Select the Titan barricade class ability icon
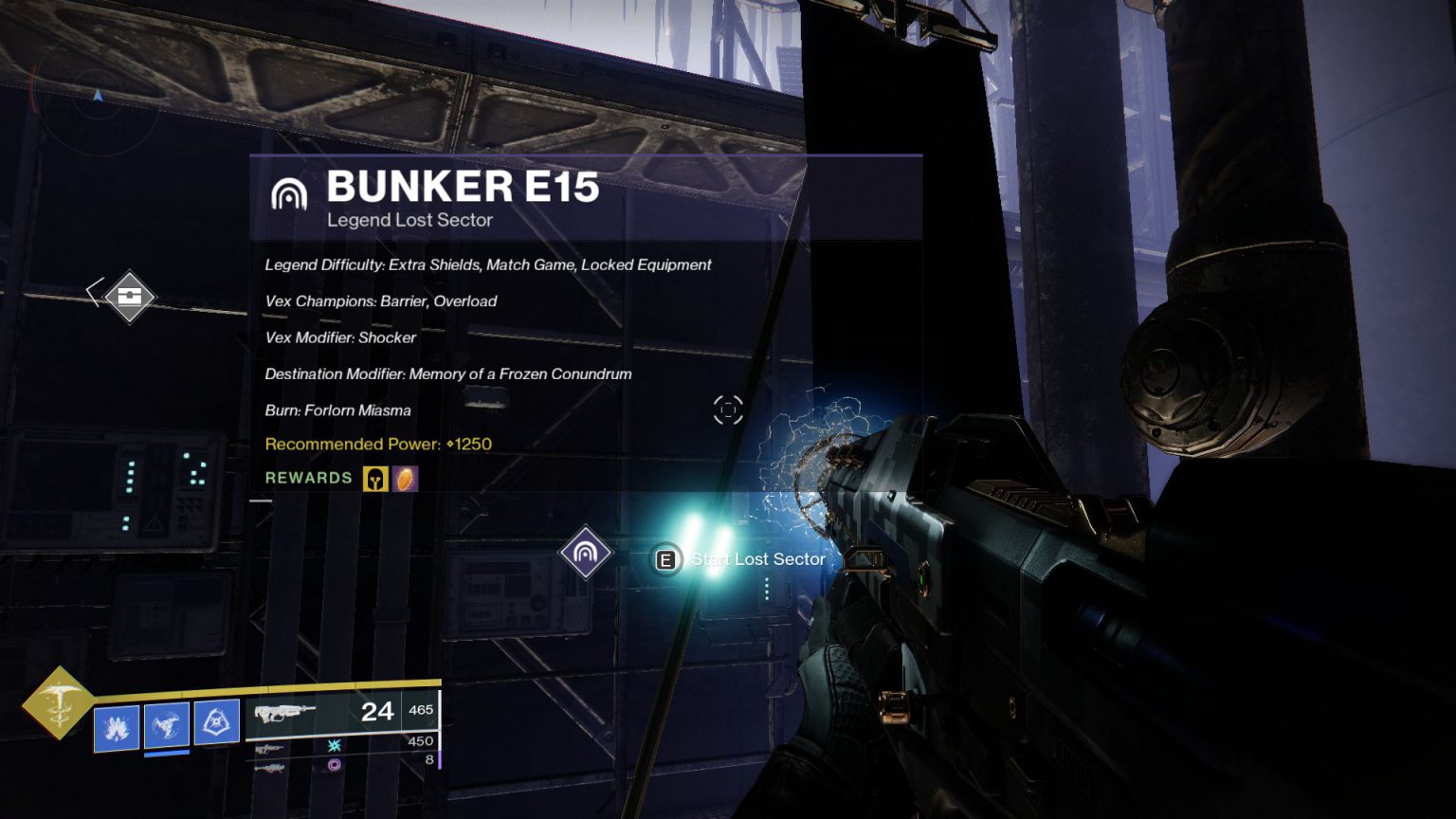The height and width of the screenshot is (819, 1456). 216,722
